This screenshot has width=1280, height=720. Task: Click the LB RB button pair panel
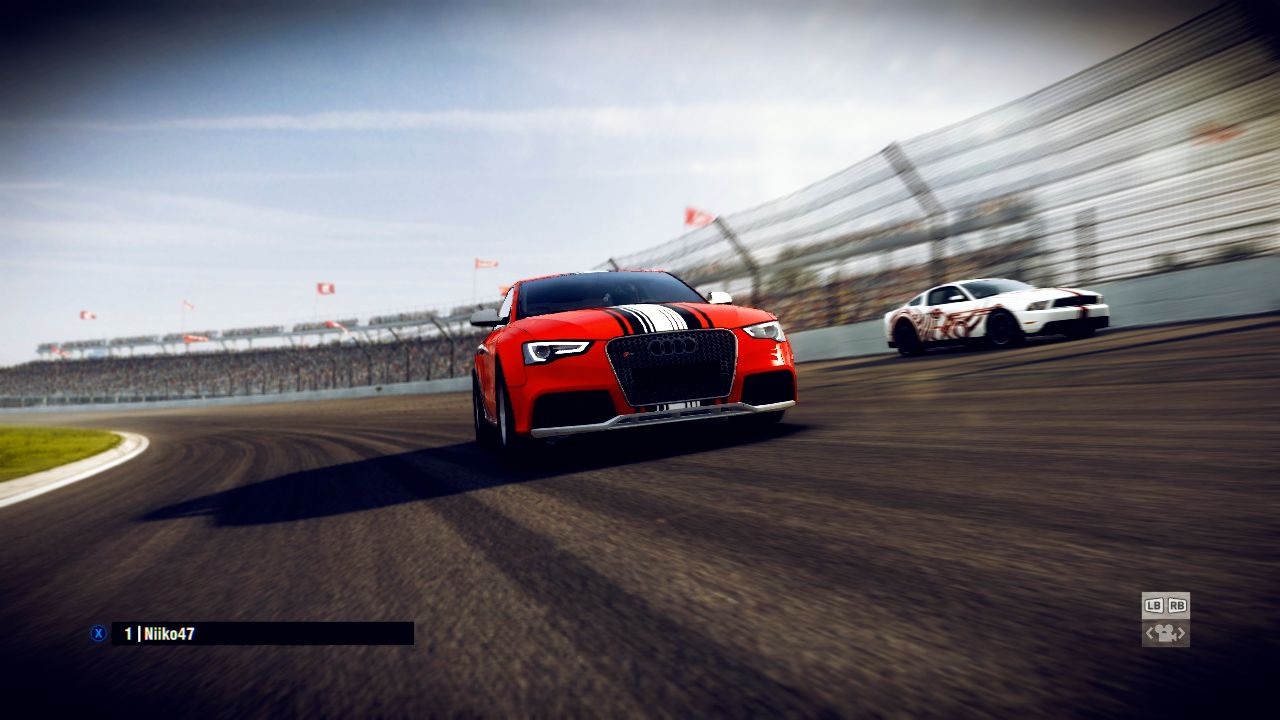1168,606
